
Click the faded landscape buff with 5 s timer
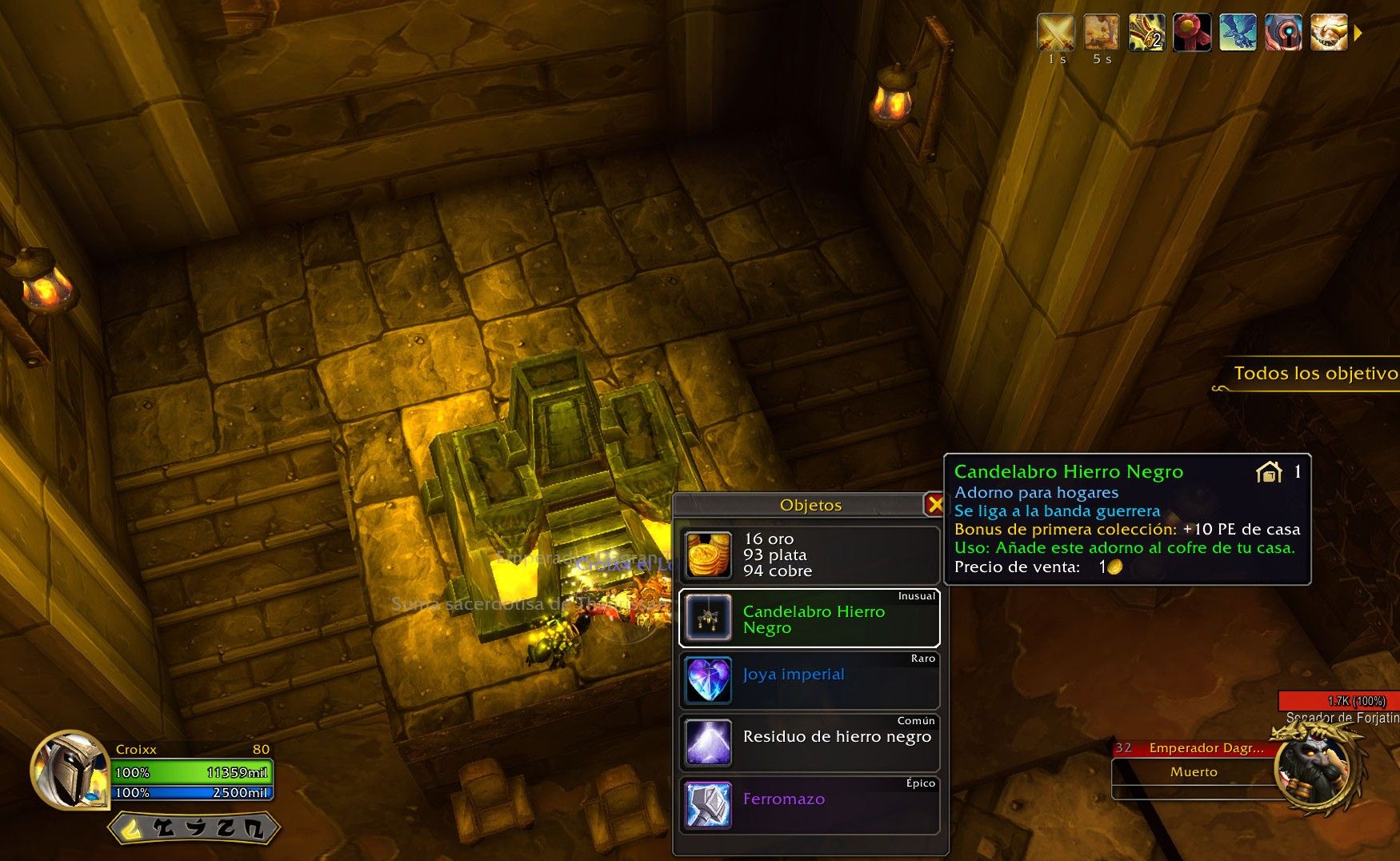coord(1102,33)
